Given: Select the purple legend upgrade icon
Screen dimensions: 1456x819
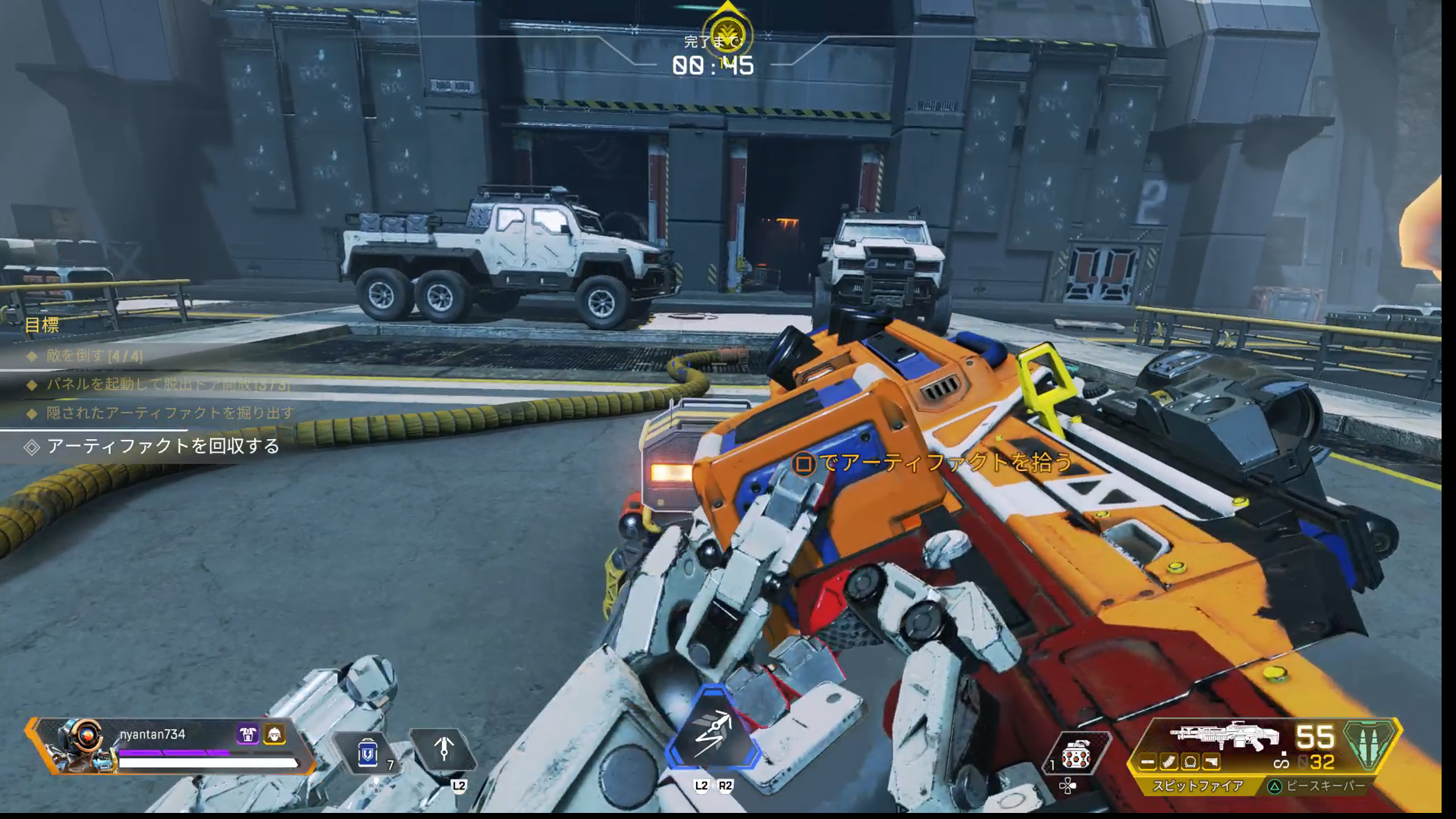Looking at the screenshot, I should pyautogui.click(x=247, y=733).
